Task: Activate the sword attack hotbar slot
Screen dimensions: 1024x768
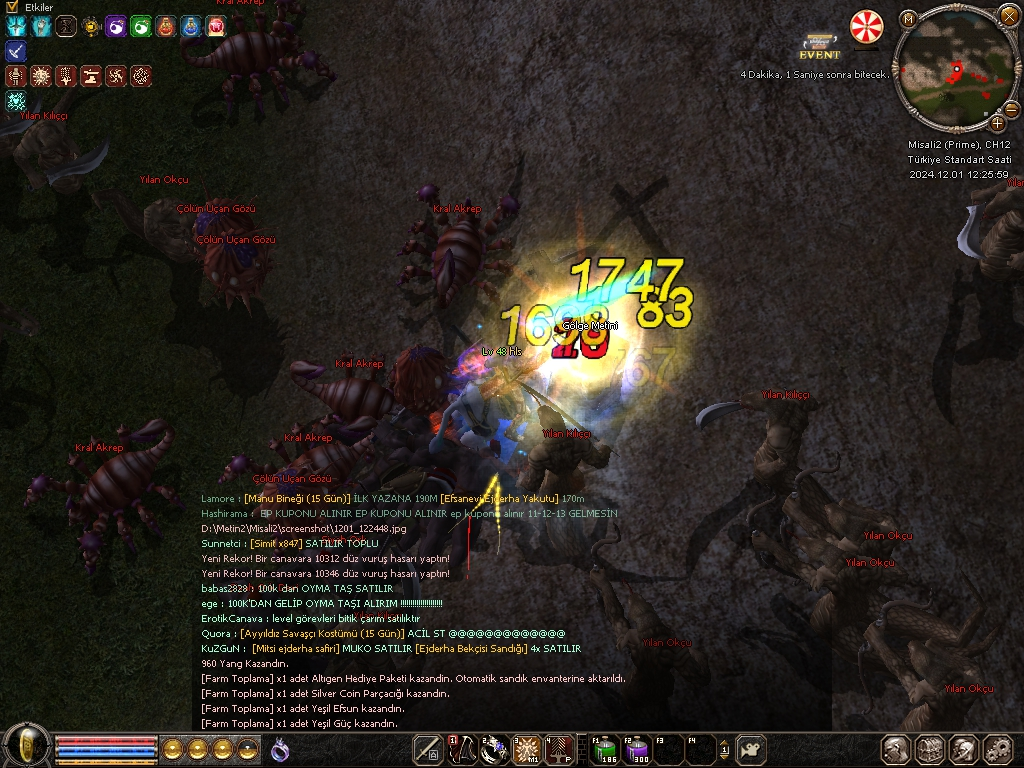Action: tap(429, 749)
